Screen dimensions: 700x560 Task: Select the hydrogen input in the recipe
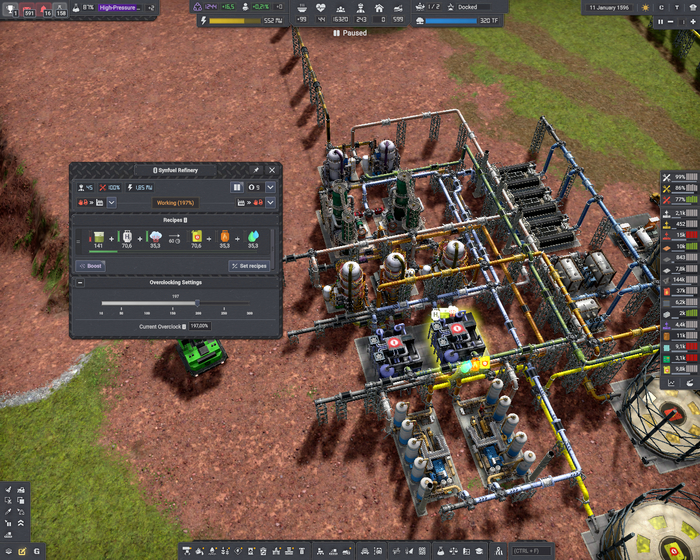127,239
